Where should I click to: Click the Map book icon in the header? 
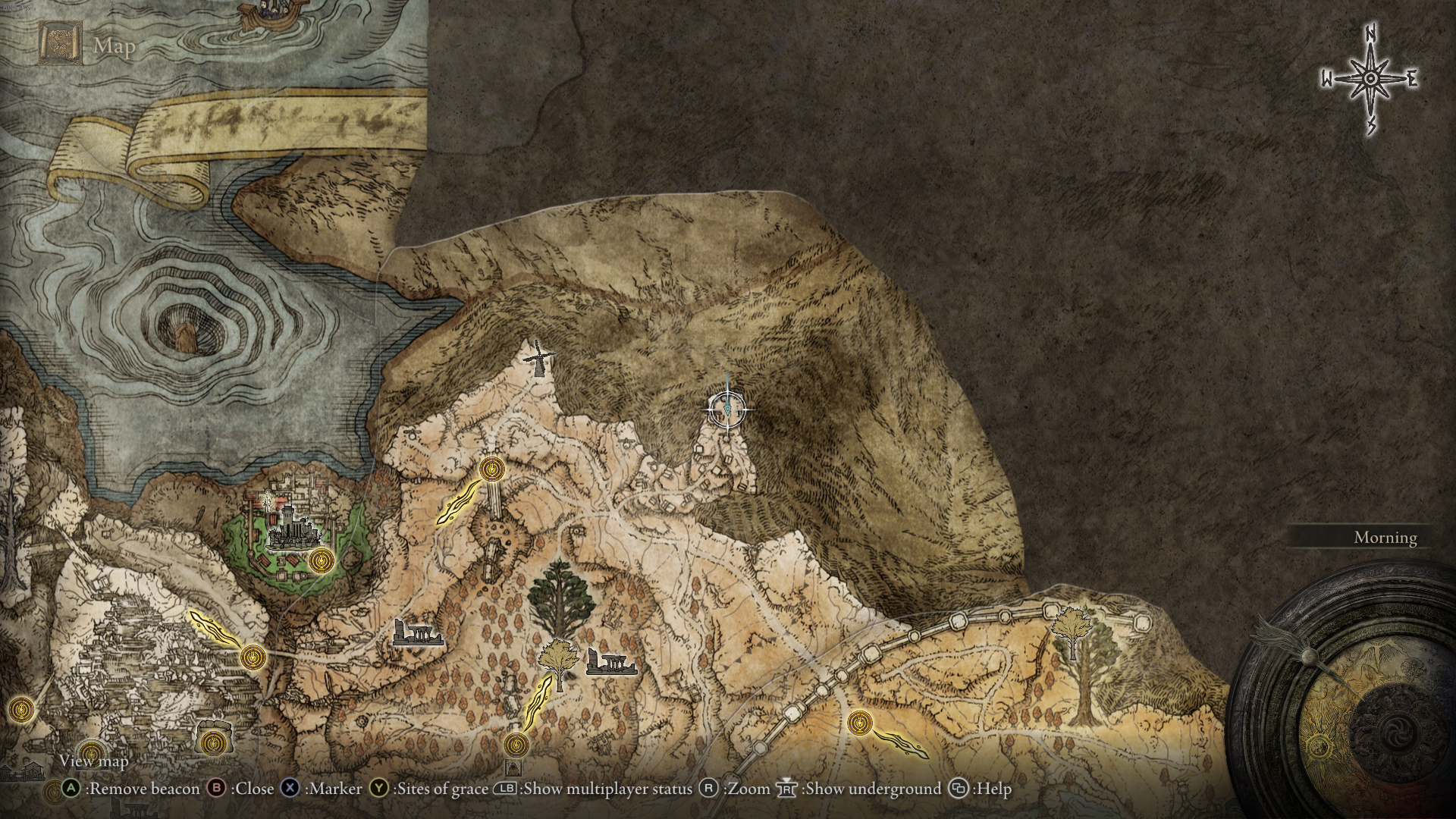coord(60,45)
